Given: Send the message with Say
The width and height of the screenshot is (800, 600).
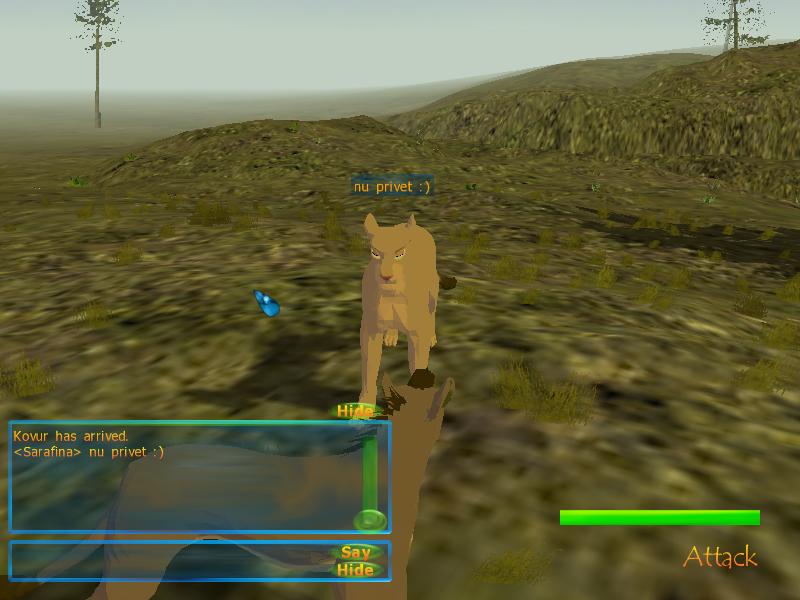Looking at the screenshot, I should point(356,552).
